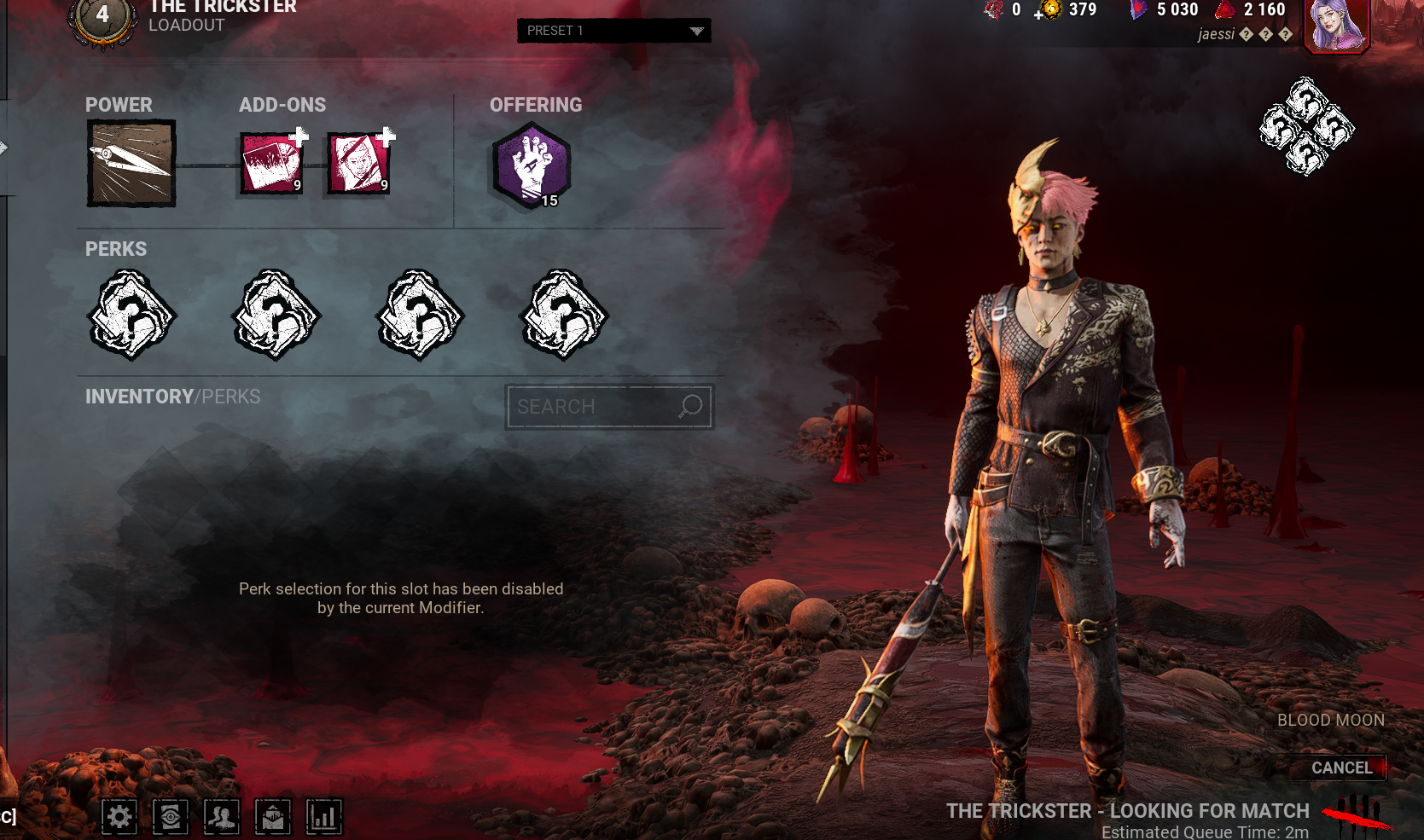1424x840 pixels.
Task: Open the envelope inbox icon
Action: [273, 817]
